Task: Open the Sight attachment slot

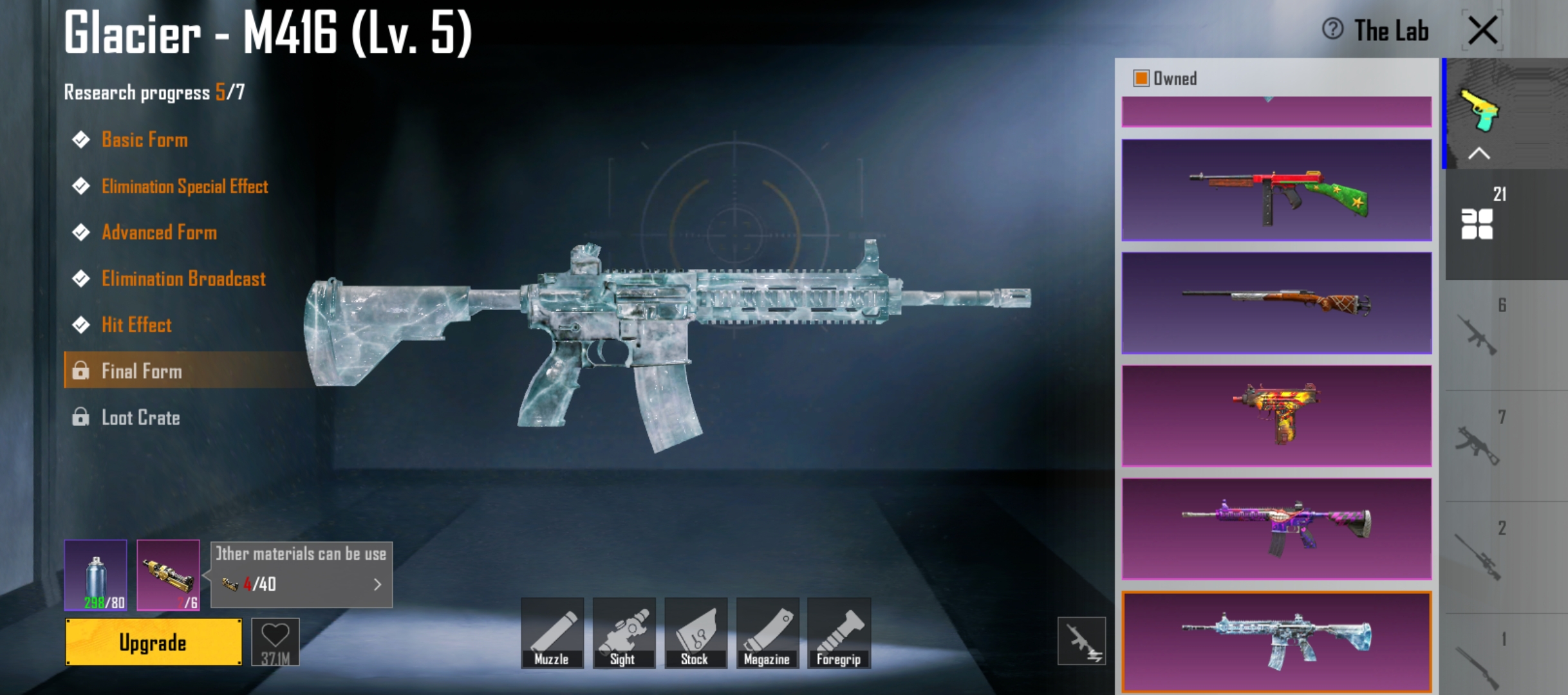Action: 623,633
